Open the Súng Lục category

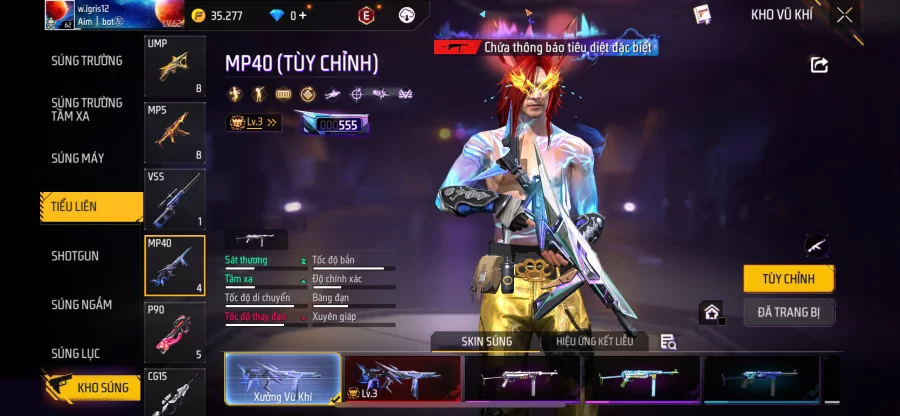click(x=76, y=354)
